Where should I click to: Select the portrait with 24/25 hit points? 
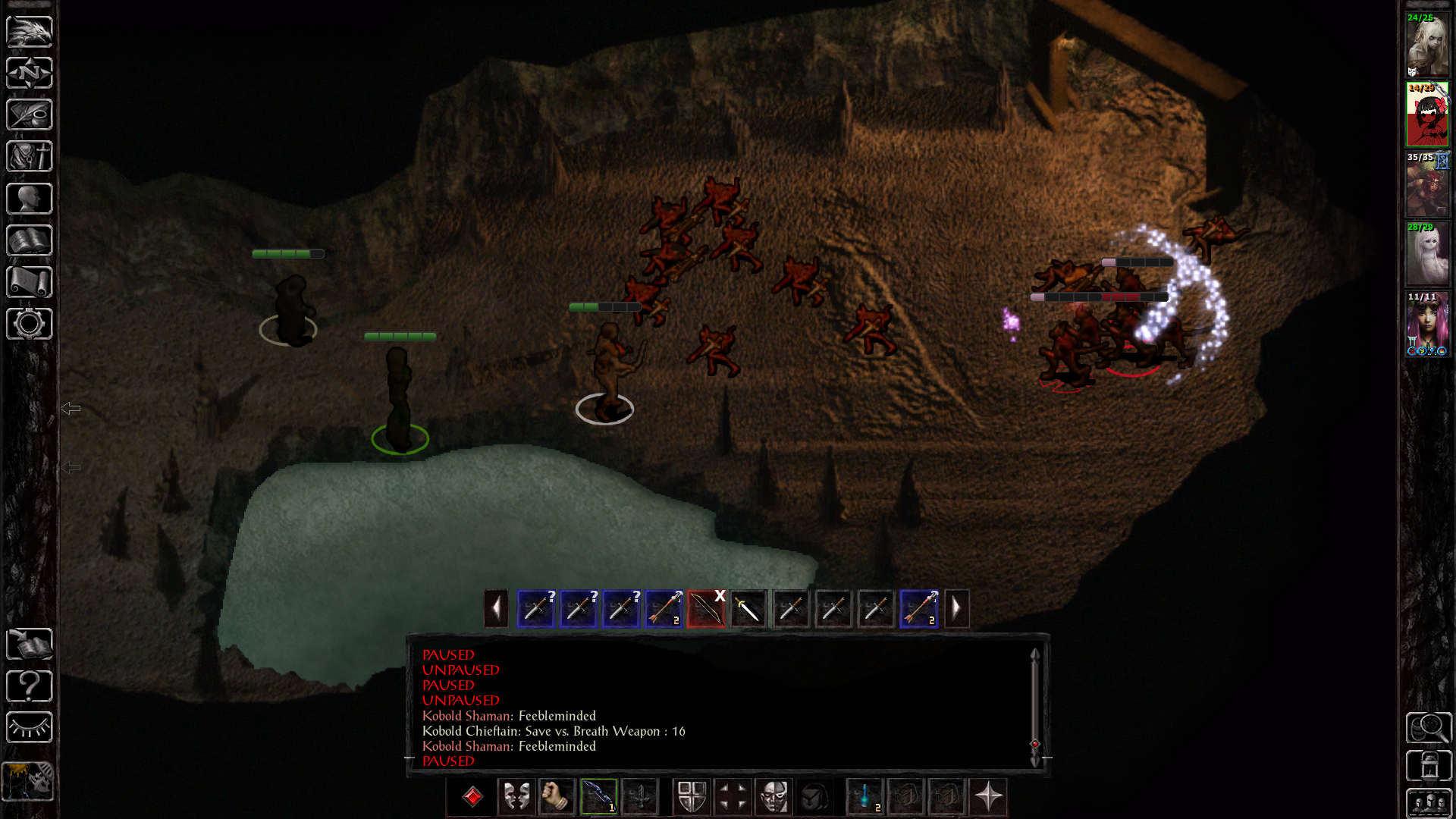(1427, 45)
